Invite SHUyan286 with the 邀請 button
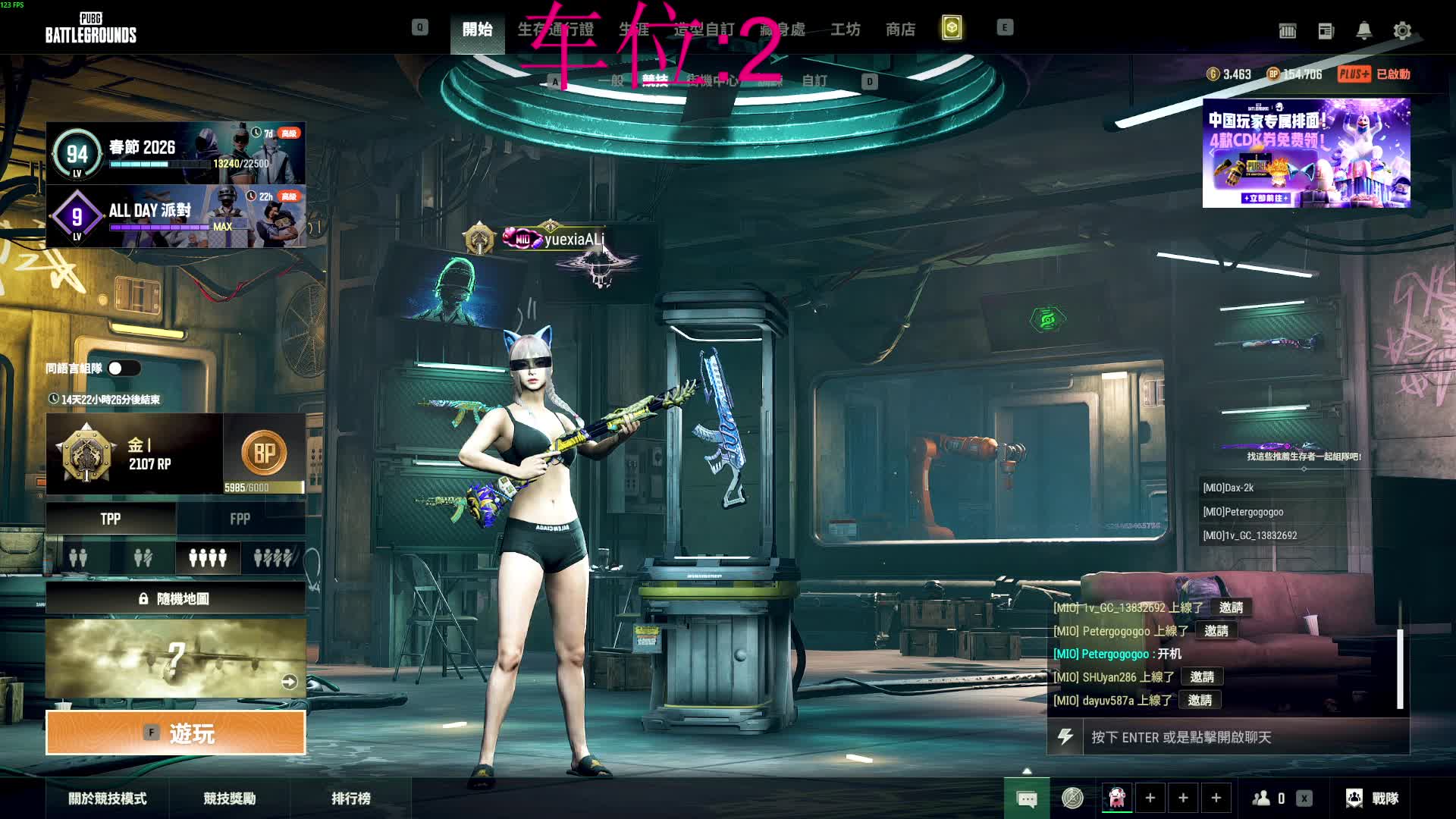This screenshot has width=1456, height=819. (1202, 677)
